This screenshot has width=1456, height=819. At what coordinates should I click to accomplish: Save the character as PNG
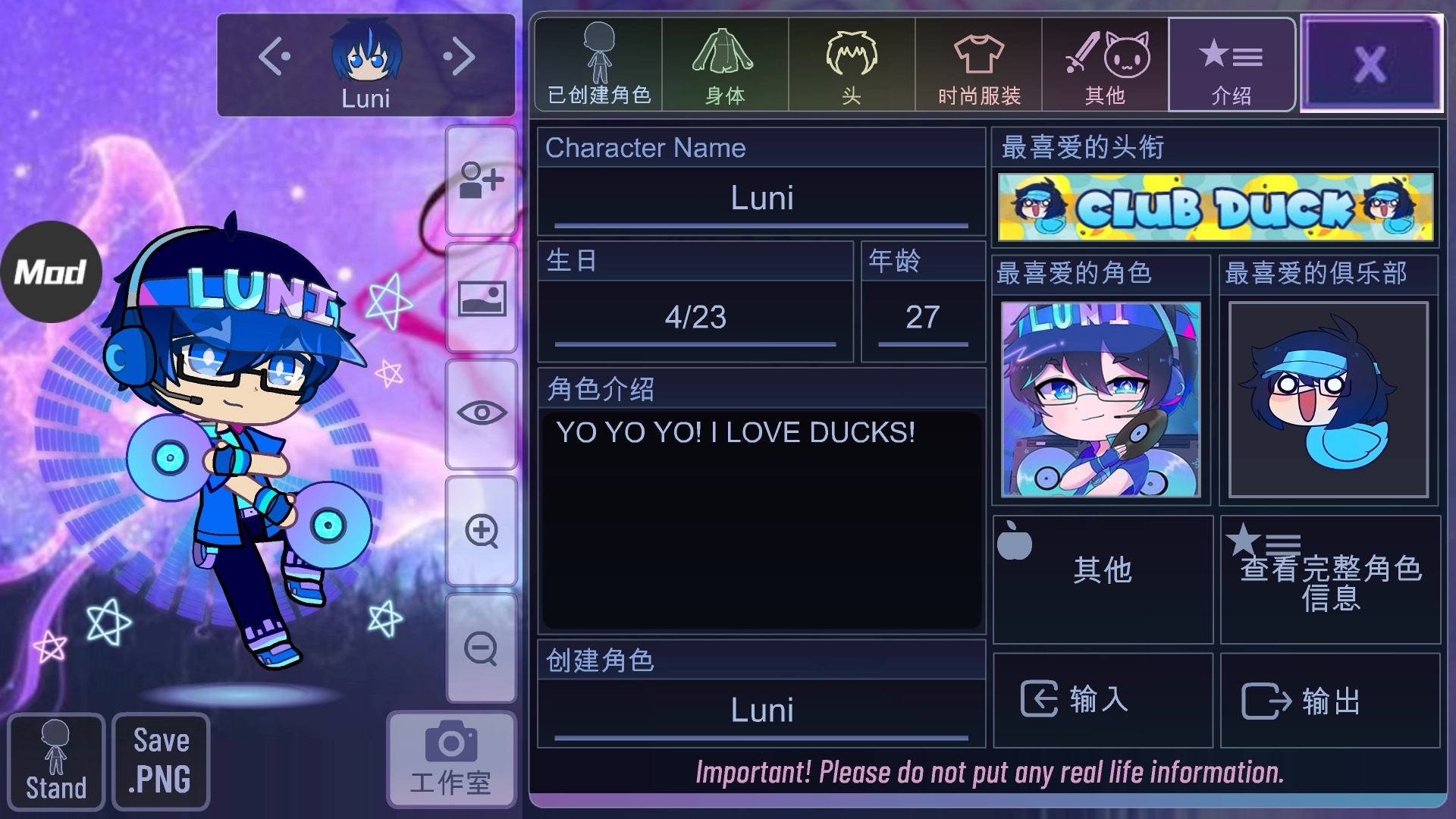(x=161, y=761)
